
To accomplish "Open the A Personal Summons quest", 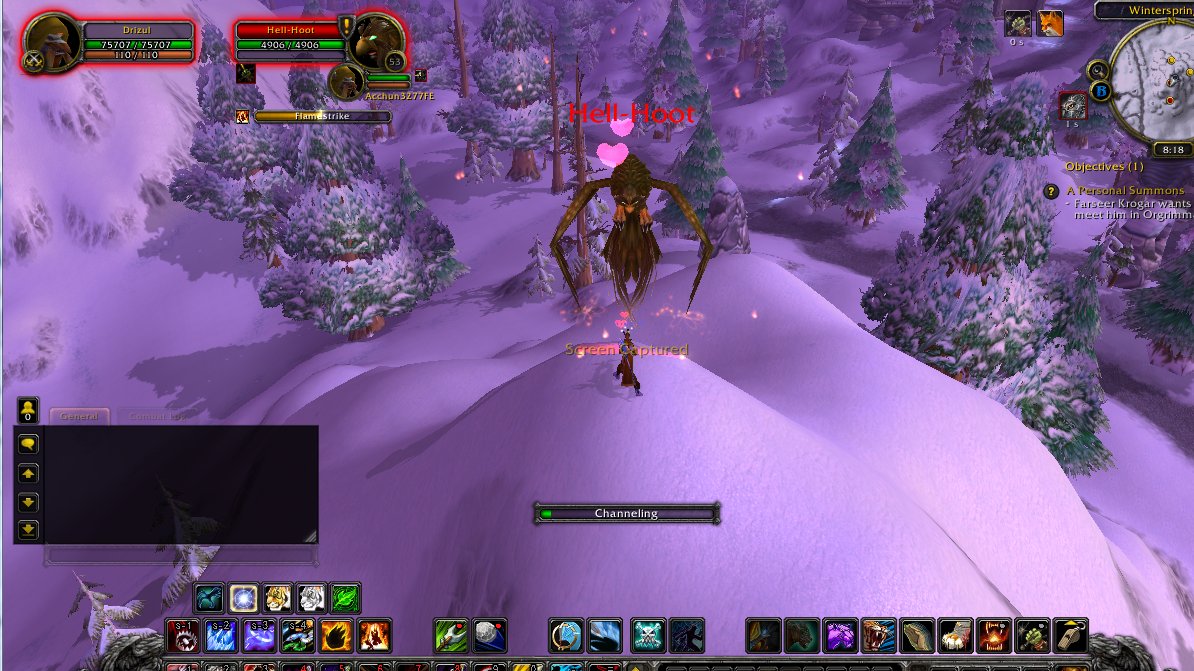I will coord(1125,190).
